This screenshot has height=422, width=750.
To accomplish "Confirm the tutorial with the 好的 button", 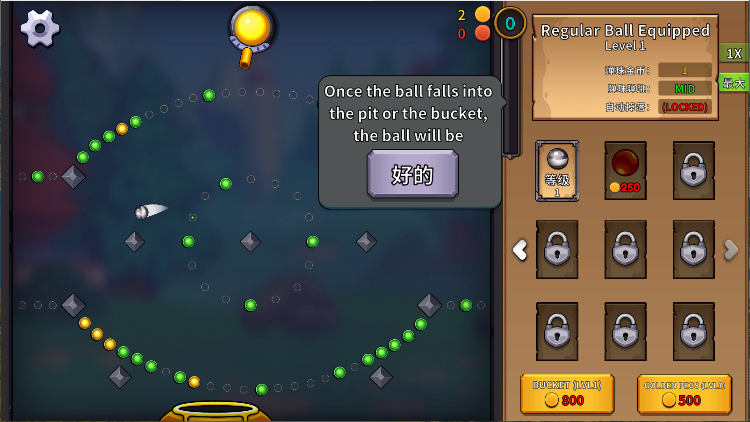I will pyautogui.click(x=412, y=175).
